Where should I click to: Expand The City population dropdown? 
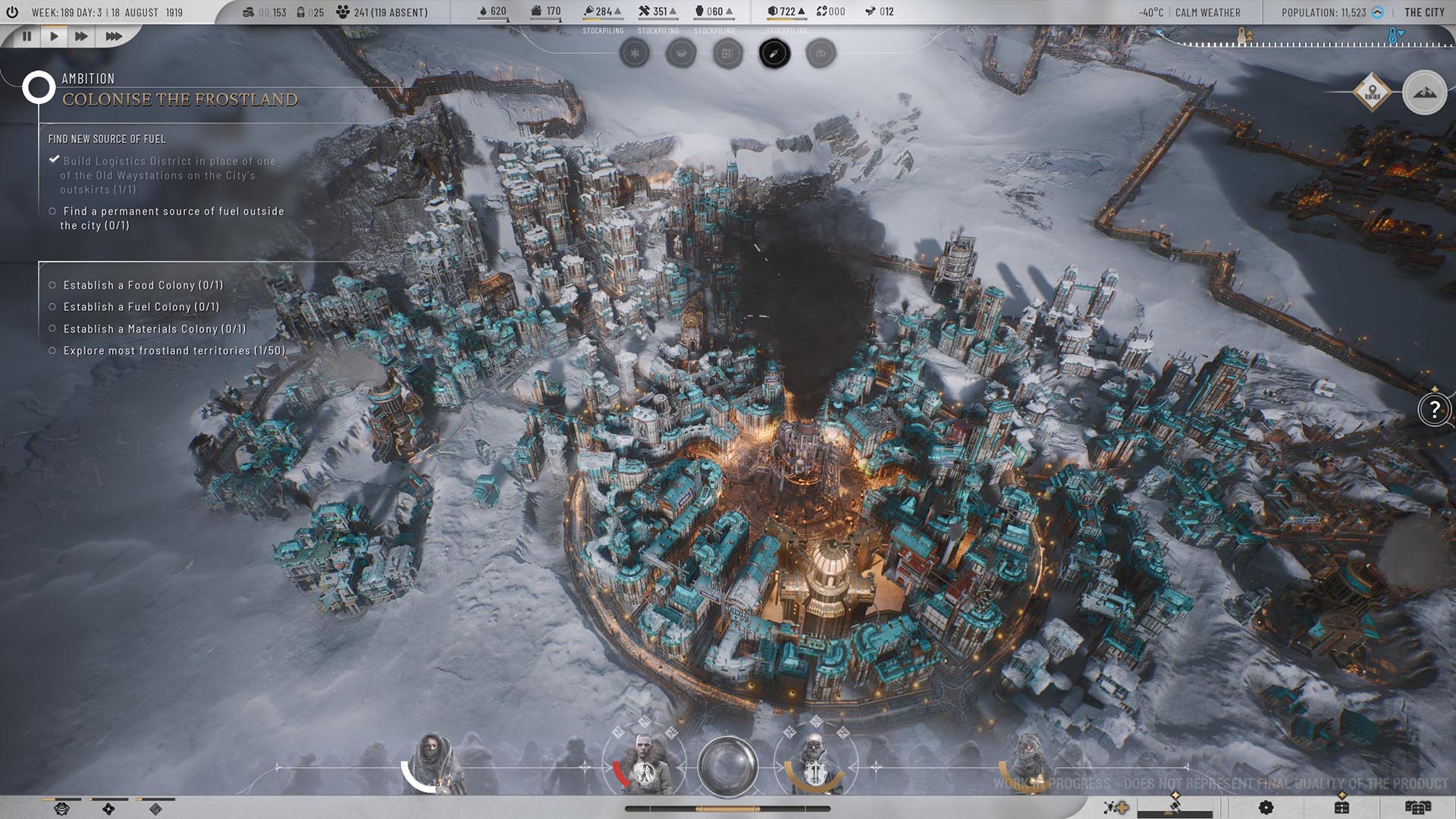pos(1378,12)
